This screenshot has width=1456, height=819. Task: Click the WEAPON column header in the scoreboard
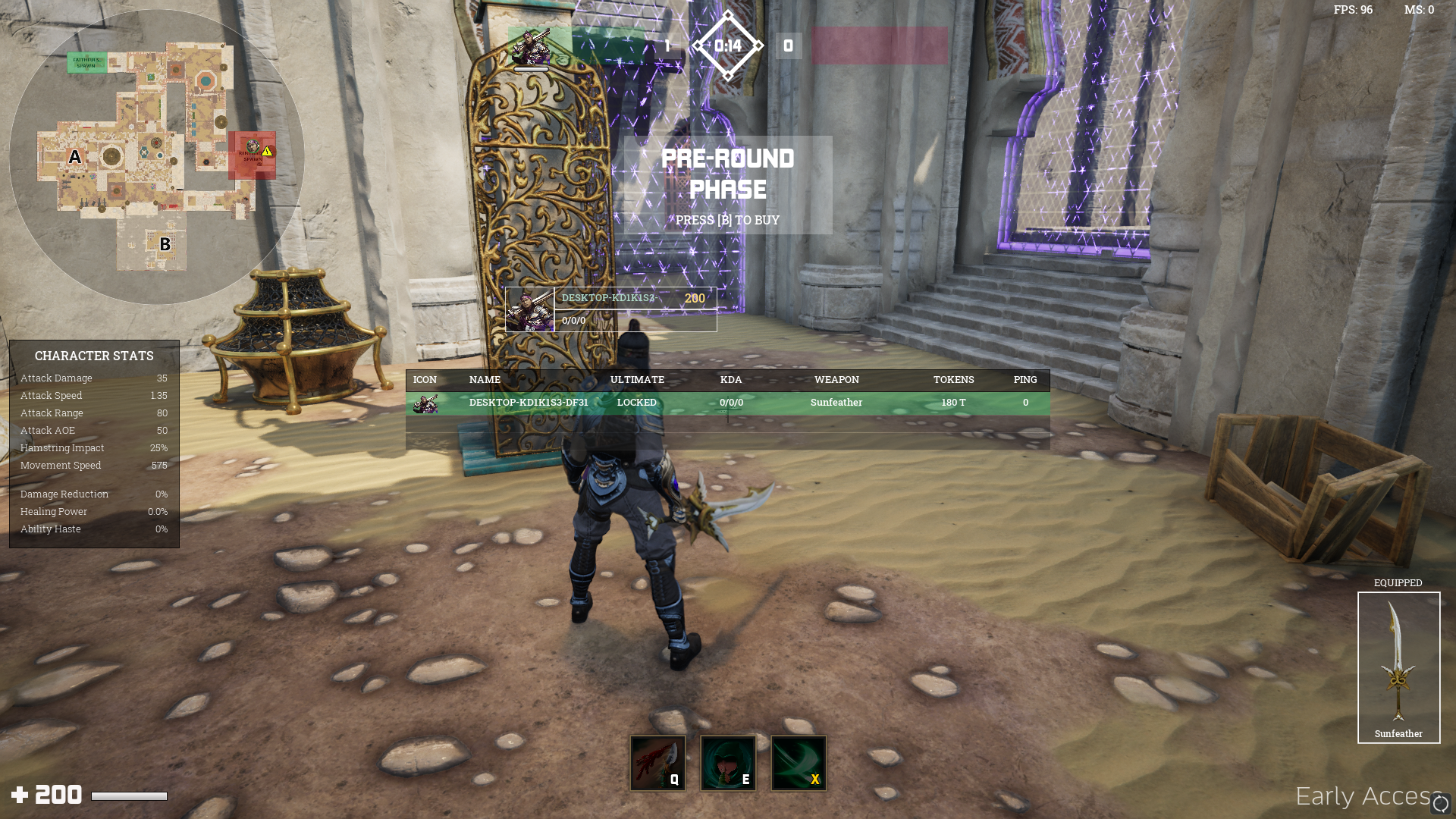pyautogui.click(x=836, y=379)
